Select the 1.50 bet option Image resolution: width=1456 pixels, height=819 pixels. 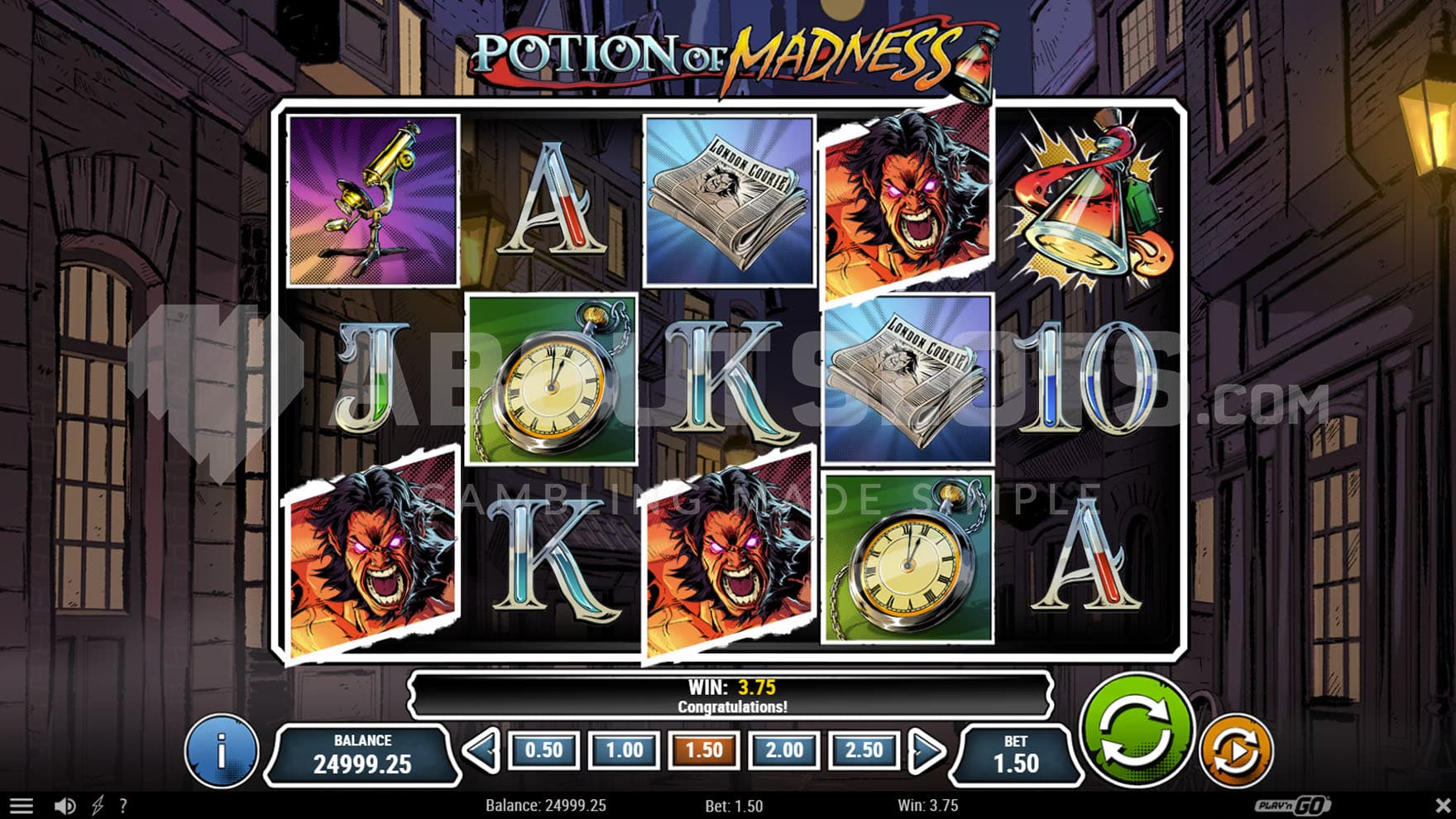coord(704,750)
